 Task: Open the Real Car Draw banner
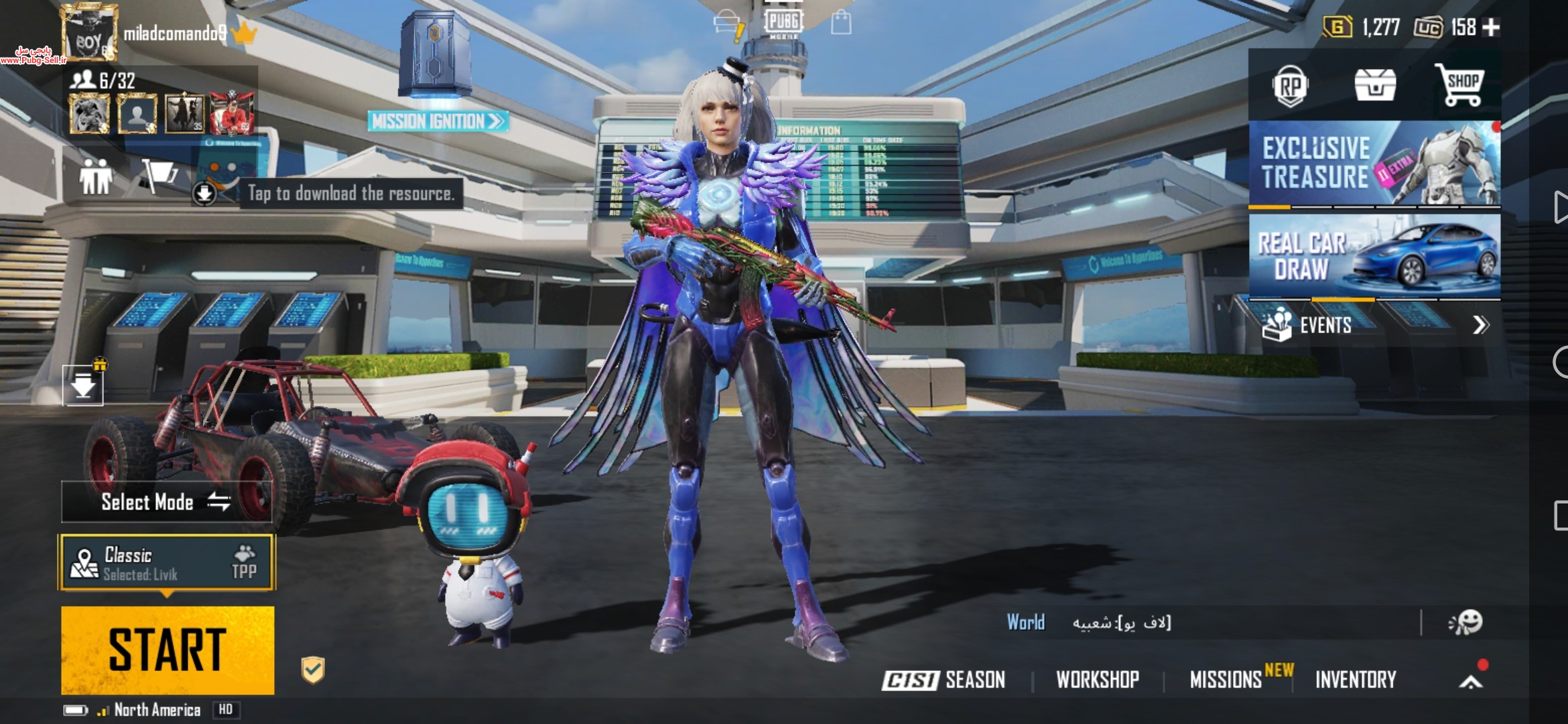1374,256
